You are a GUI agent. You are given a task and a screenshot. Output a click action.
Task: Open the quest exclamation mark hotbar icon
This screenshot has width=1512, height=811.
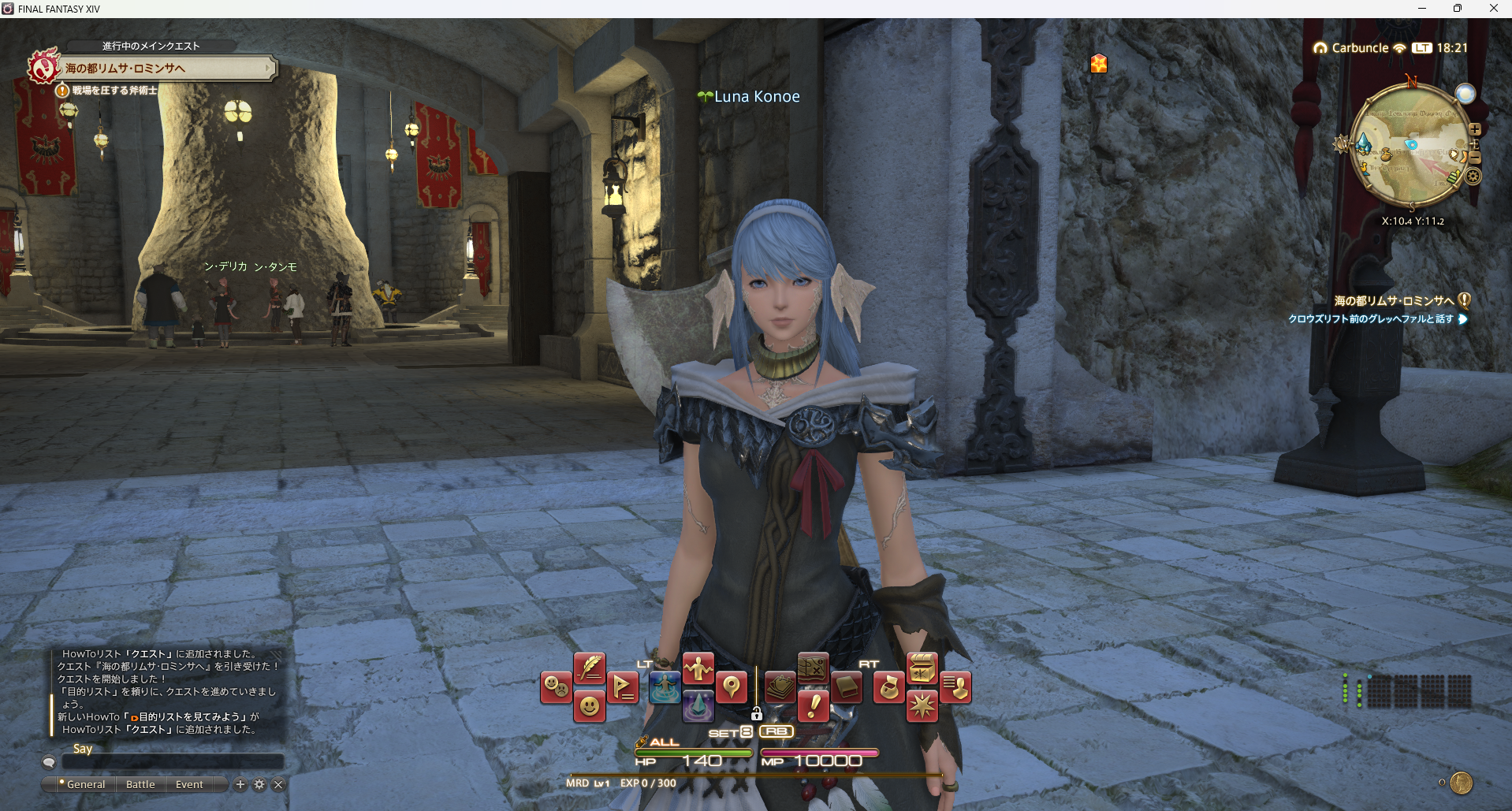click(x=813, y=705)
